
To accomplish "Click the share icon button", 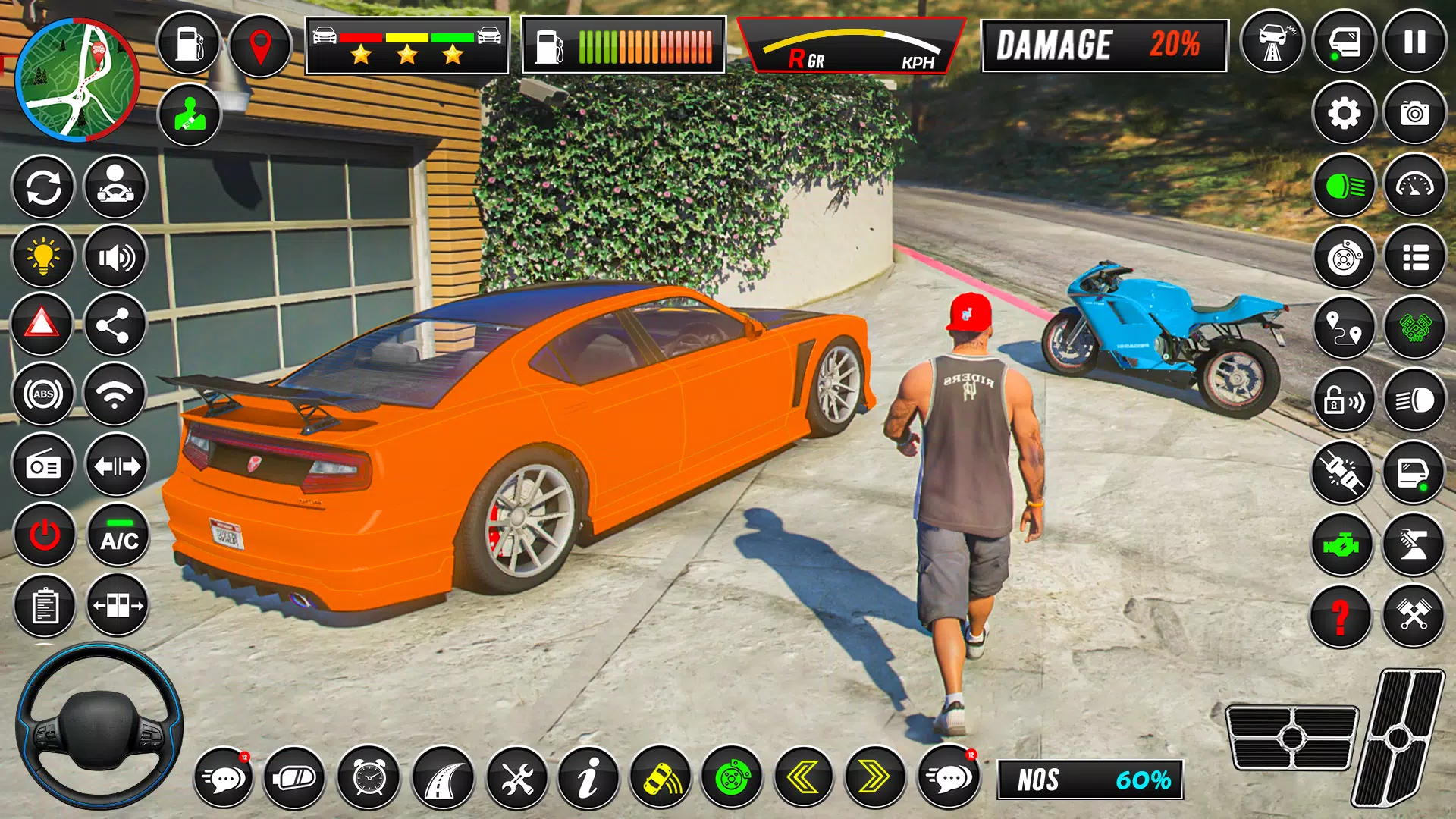I will [x=114, y=326].
